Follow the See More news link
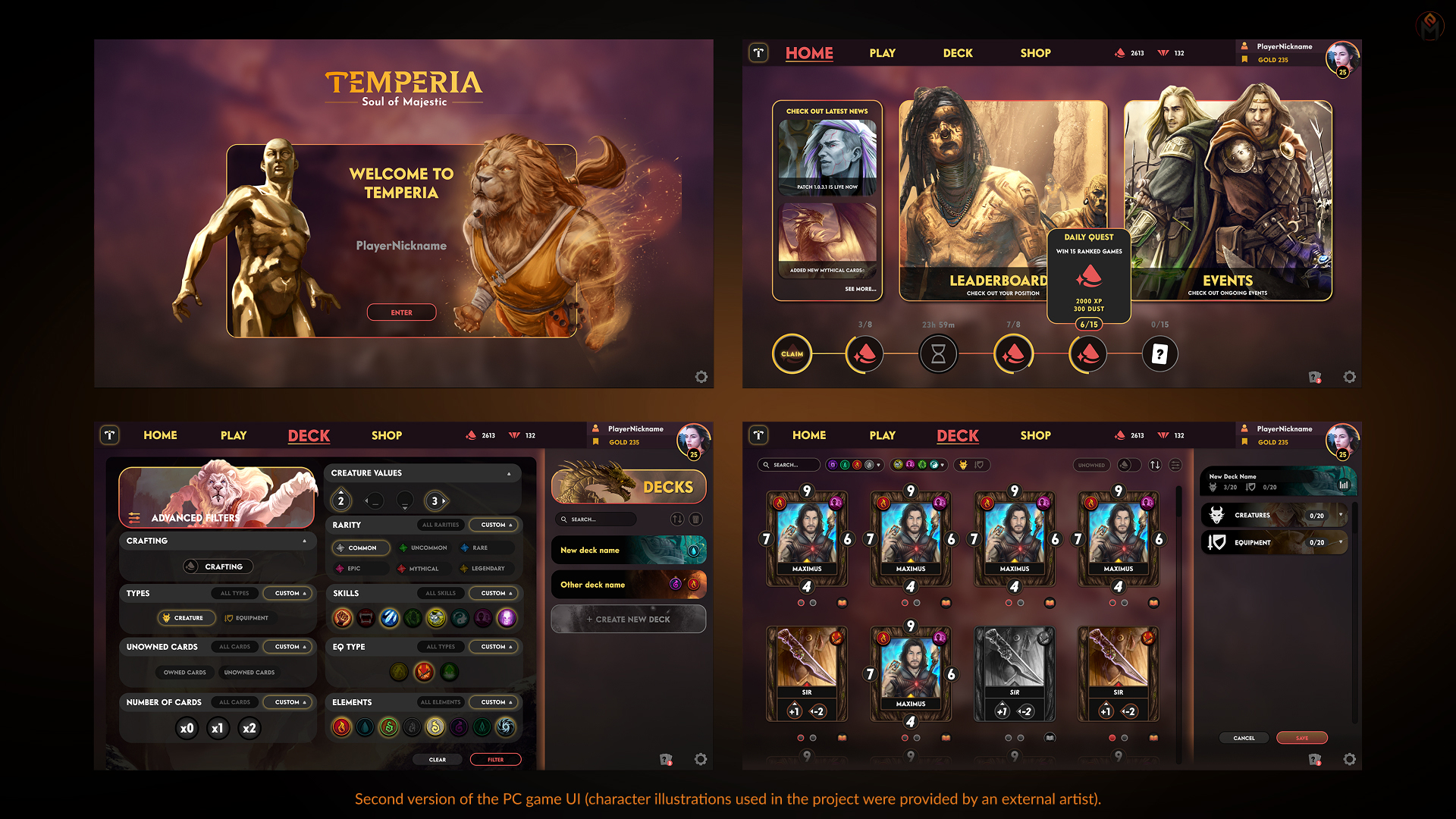The image size is (1456, 819). click(x=860, y=289)
